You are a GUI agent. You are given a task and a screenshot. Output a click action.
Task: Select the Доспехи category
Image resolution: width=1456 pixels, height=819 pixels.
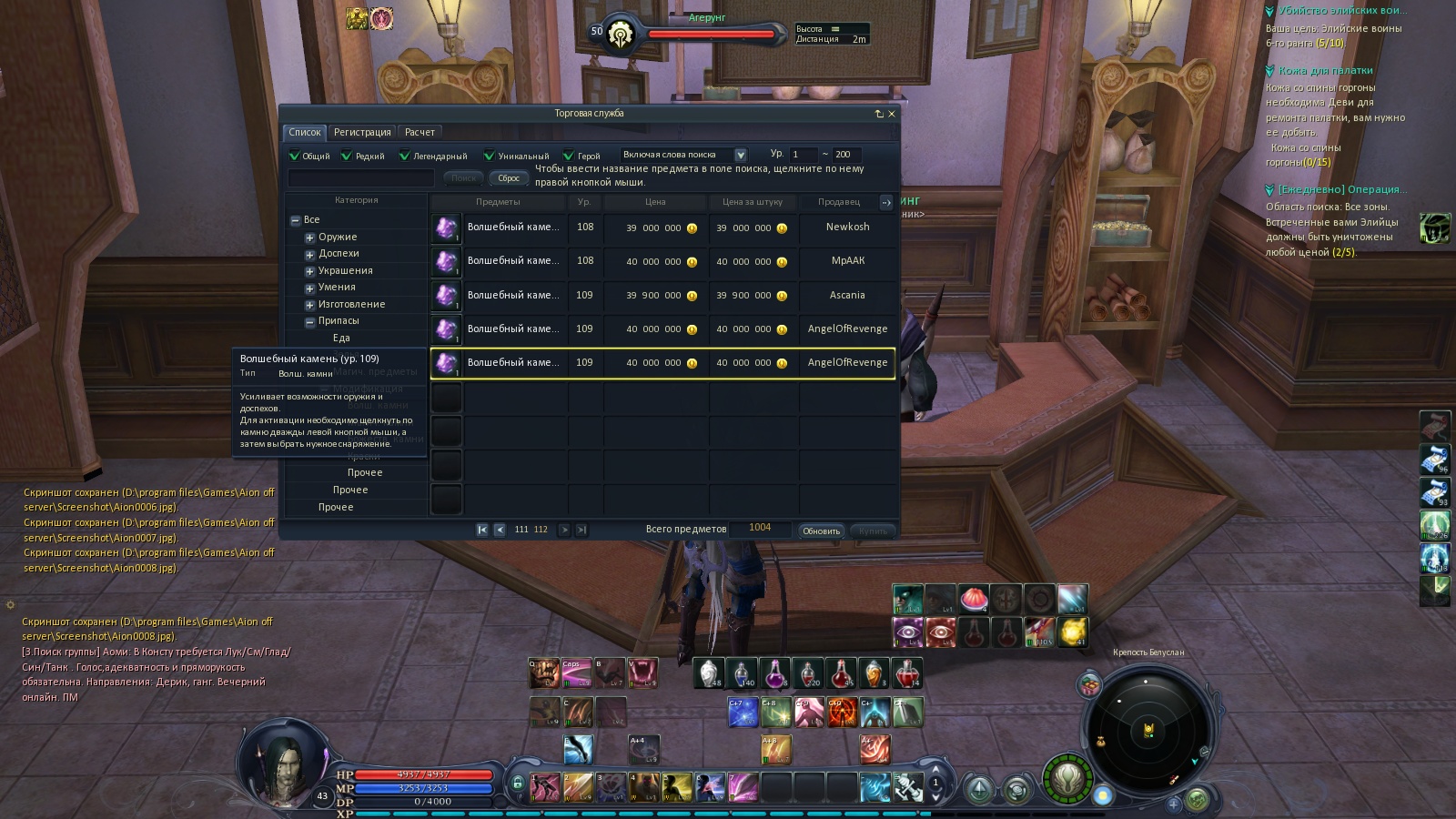(339, 254)
